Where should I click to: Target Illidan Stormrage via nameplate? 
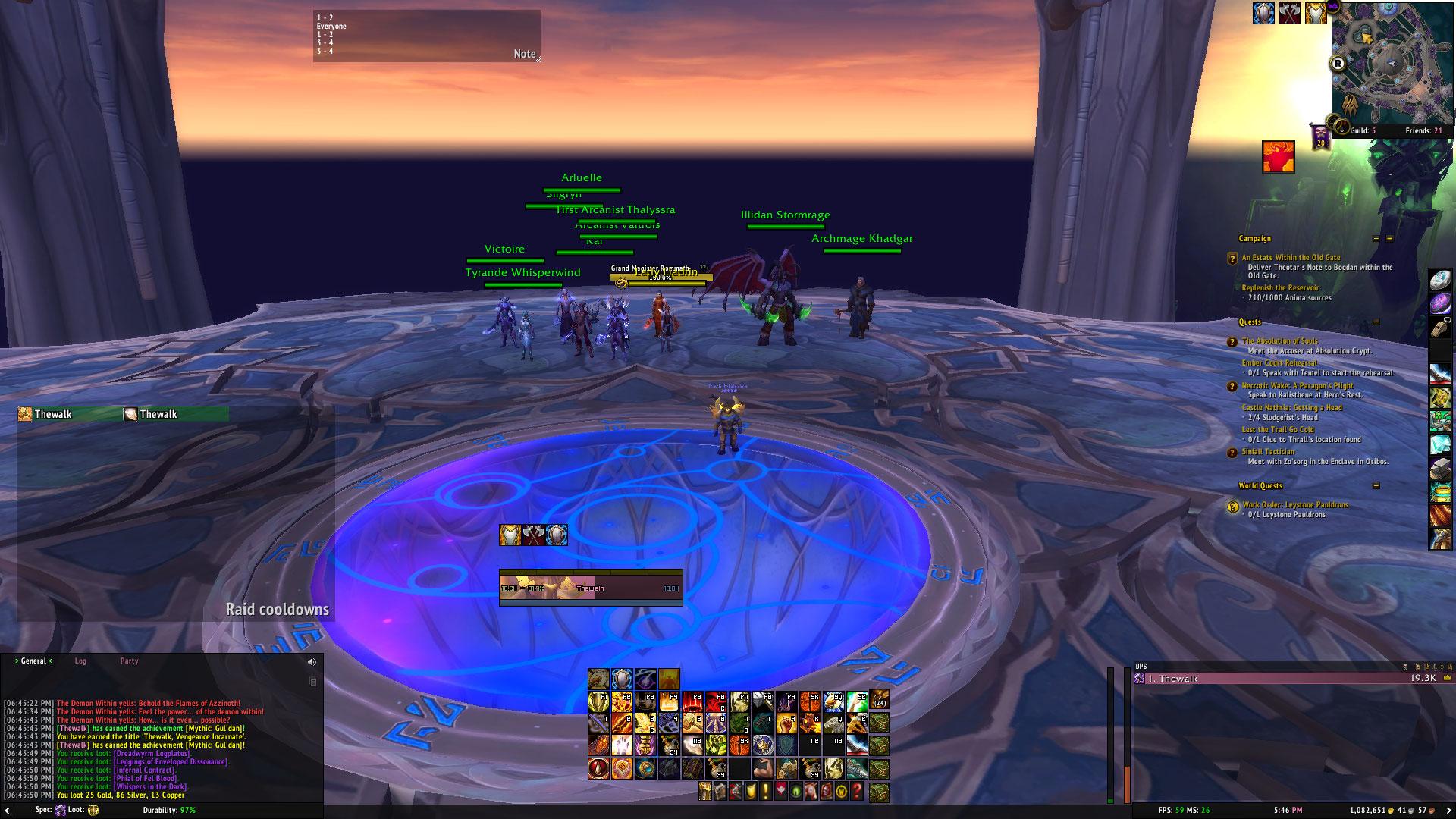[x=785, y=215]
